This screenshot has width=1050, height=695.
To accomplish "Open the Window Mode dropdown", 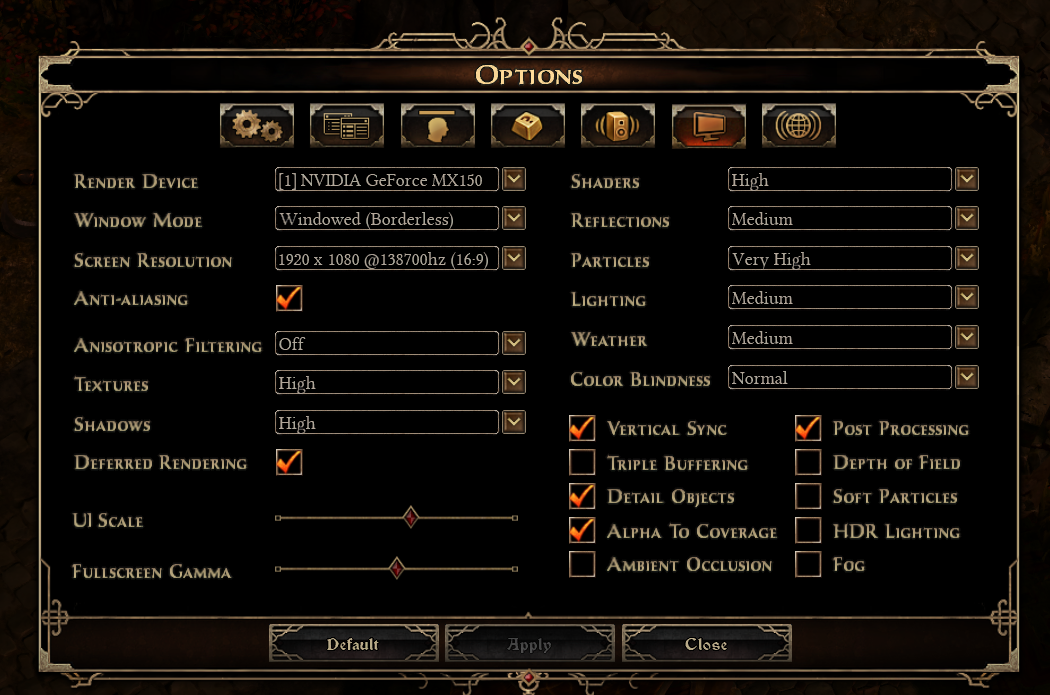I will coord(514,219).
